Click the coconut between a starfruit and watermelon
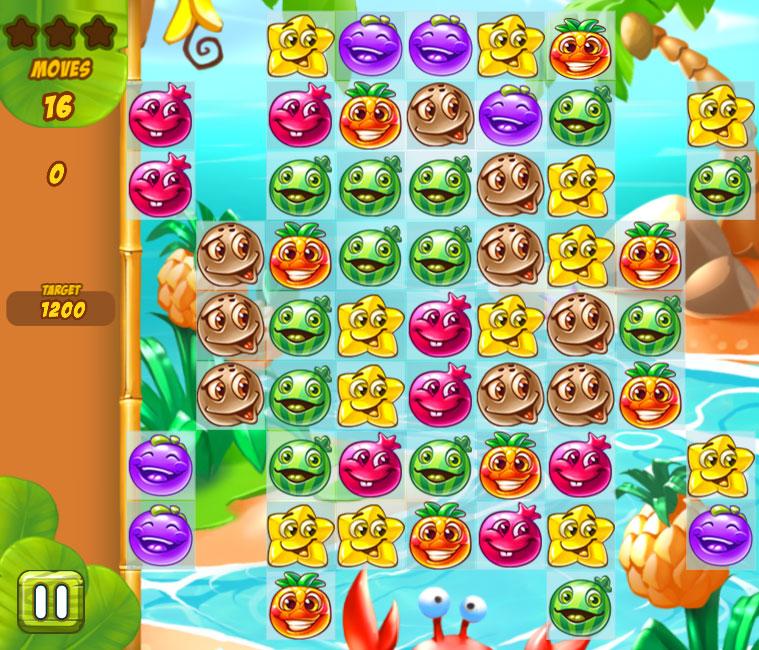759x650 pixels. 580,324
